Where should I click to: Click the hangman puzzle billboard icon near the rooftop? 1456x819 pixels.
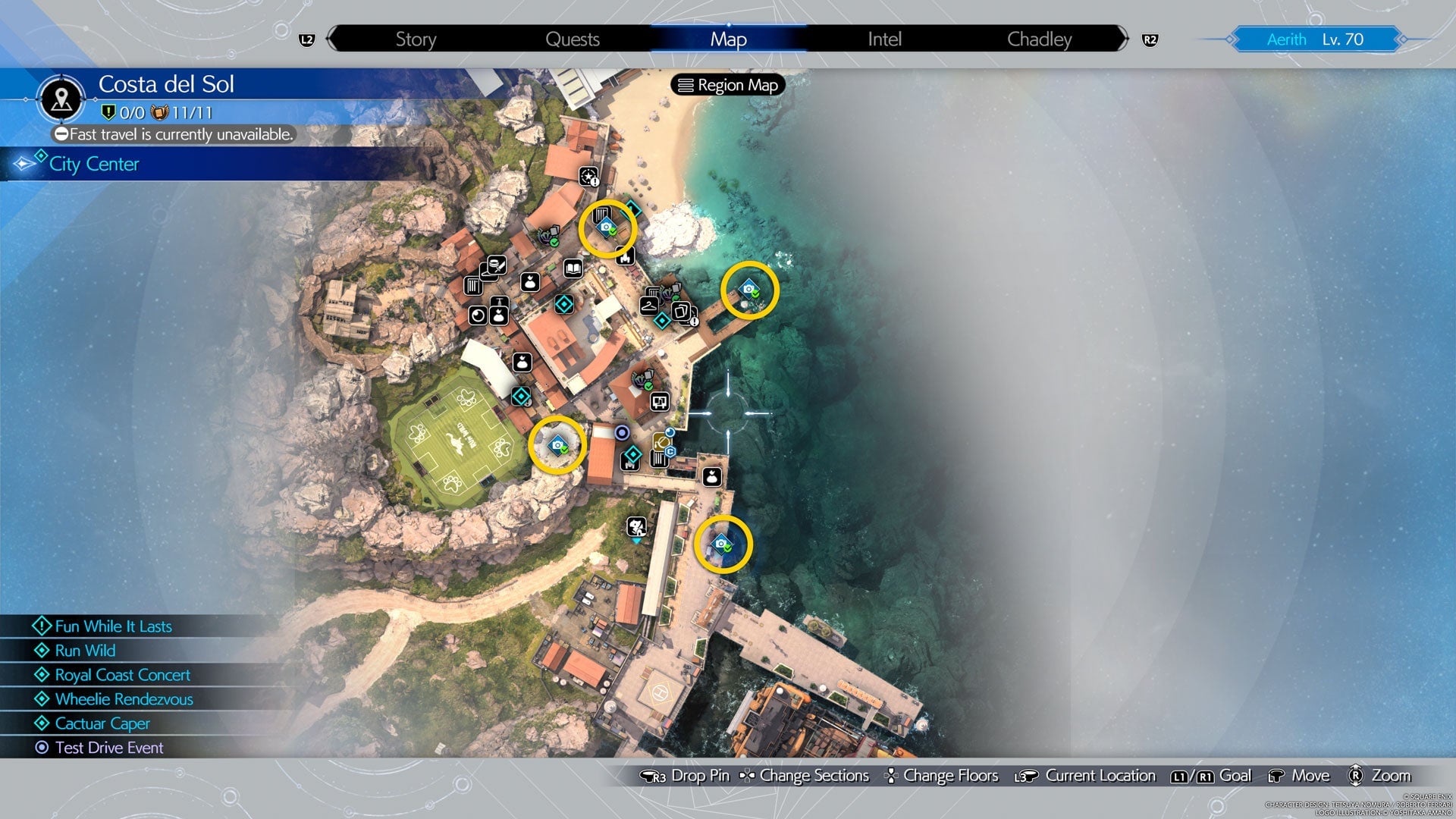pyautogui.click(x=660, y=402)
